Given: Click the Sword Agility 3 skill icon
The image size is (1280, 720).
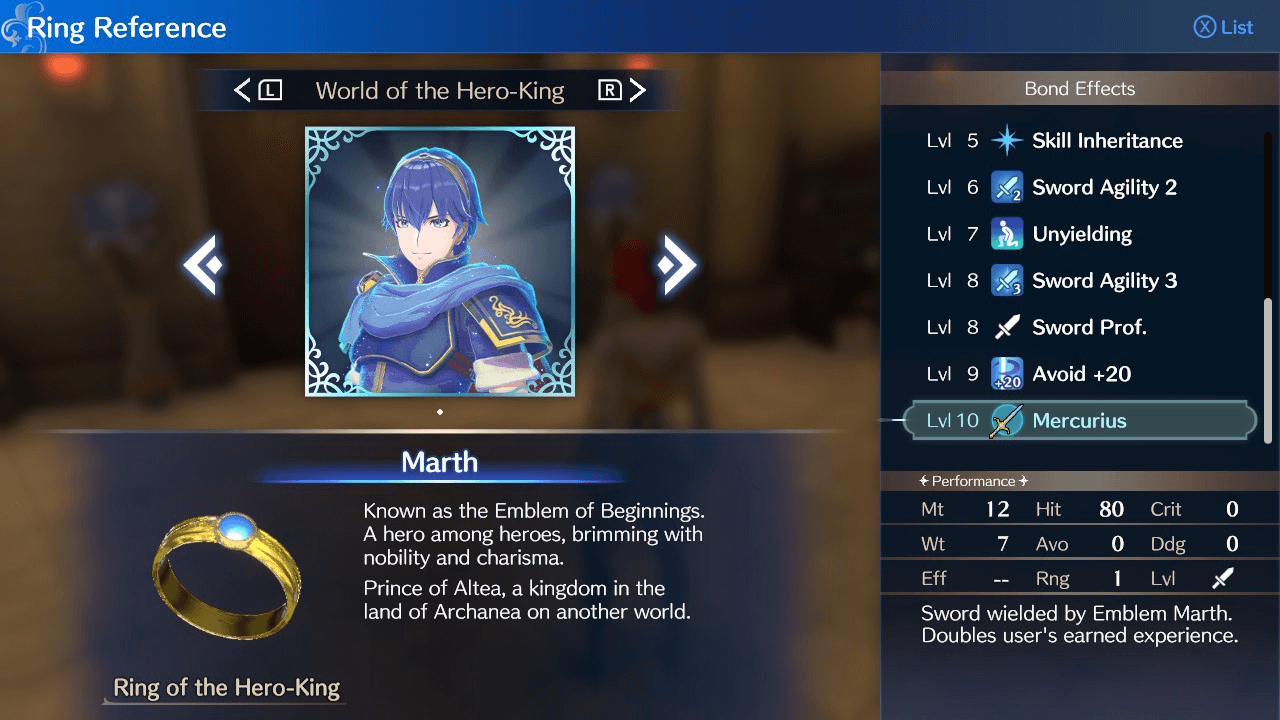Looking at the screenshot, I should 1008,280.
